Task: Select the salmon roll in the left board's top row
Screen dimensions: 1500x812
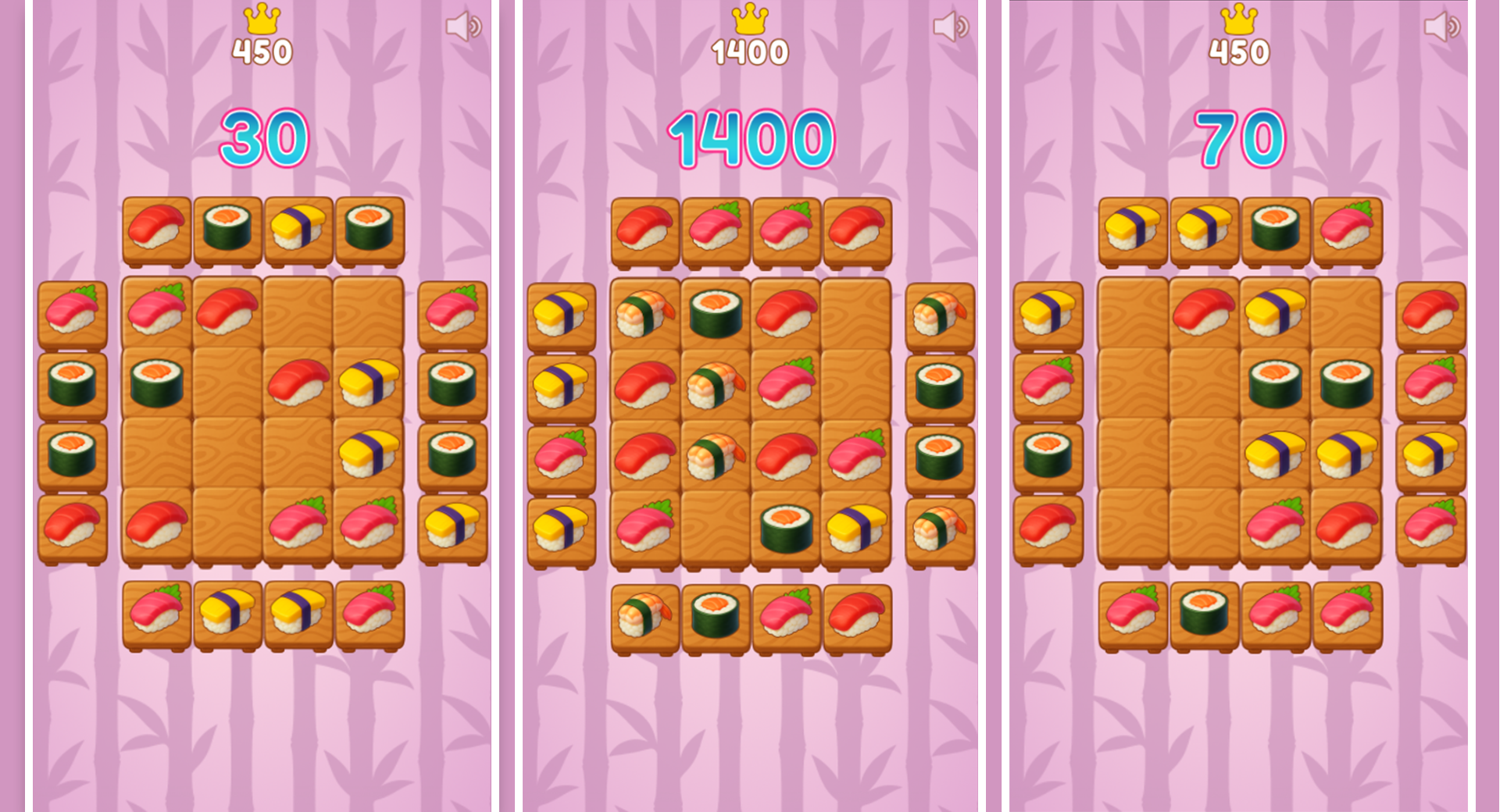Action: (x=227, y=226)
